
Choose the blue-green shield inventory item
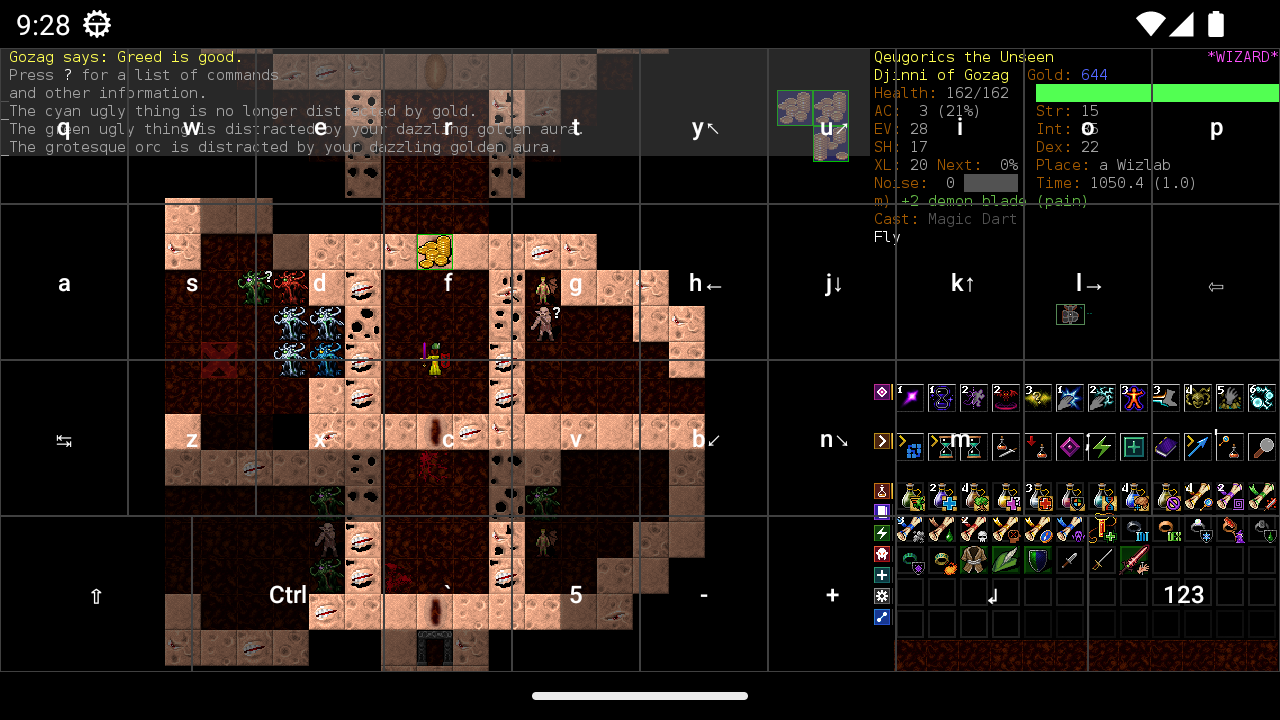coord(1038,561)
